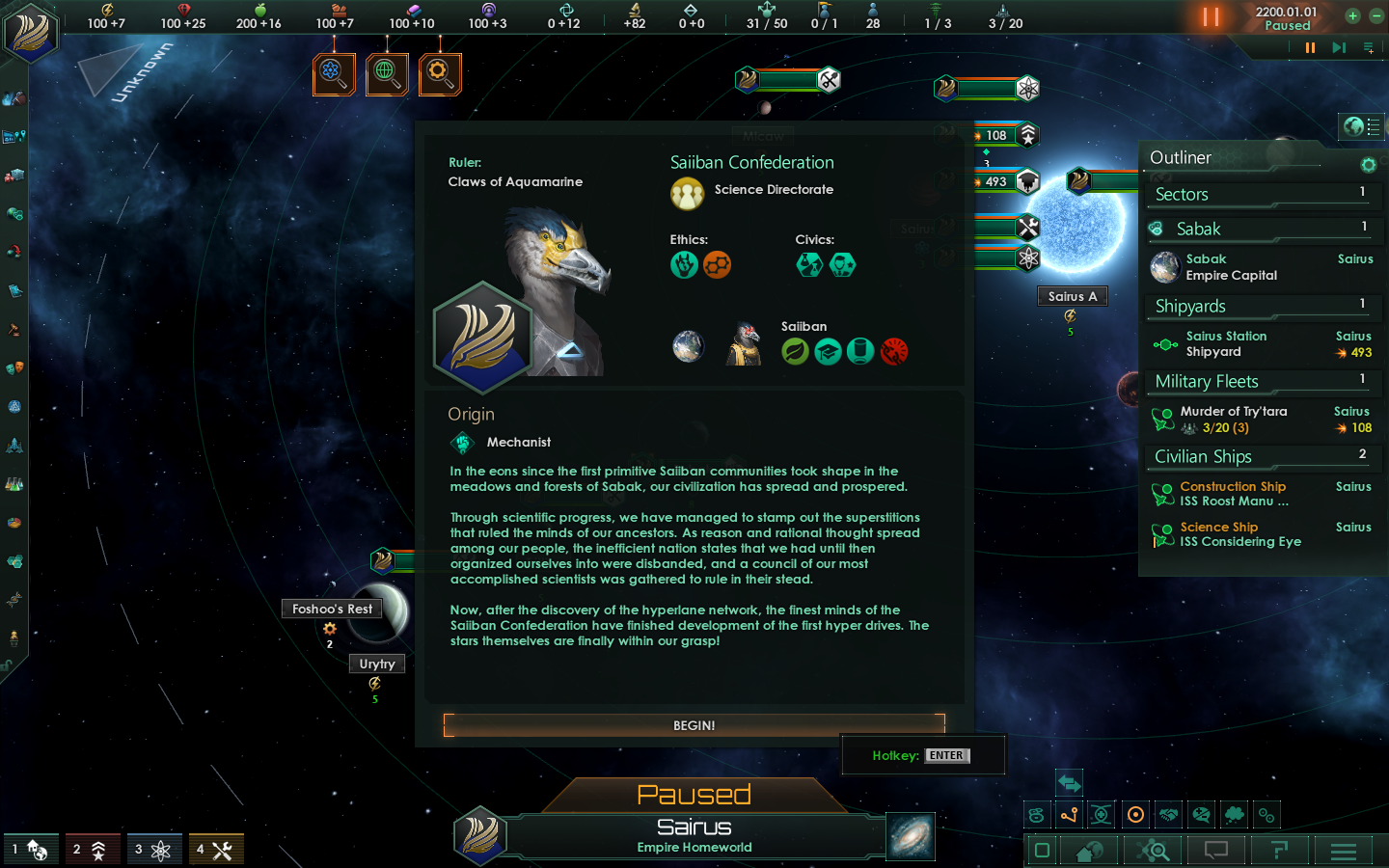The width and height of the screenshot is (1389, 868).
Task: Decrease game speed with minus button
Action: (x=1375, y=15)
